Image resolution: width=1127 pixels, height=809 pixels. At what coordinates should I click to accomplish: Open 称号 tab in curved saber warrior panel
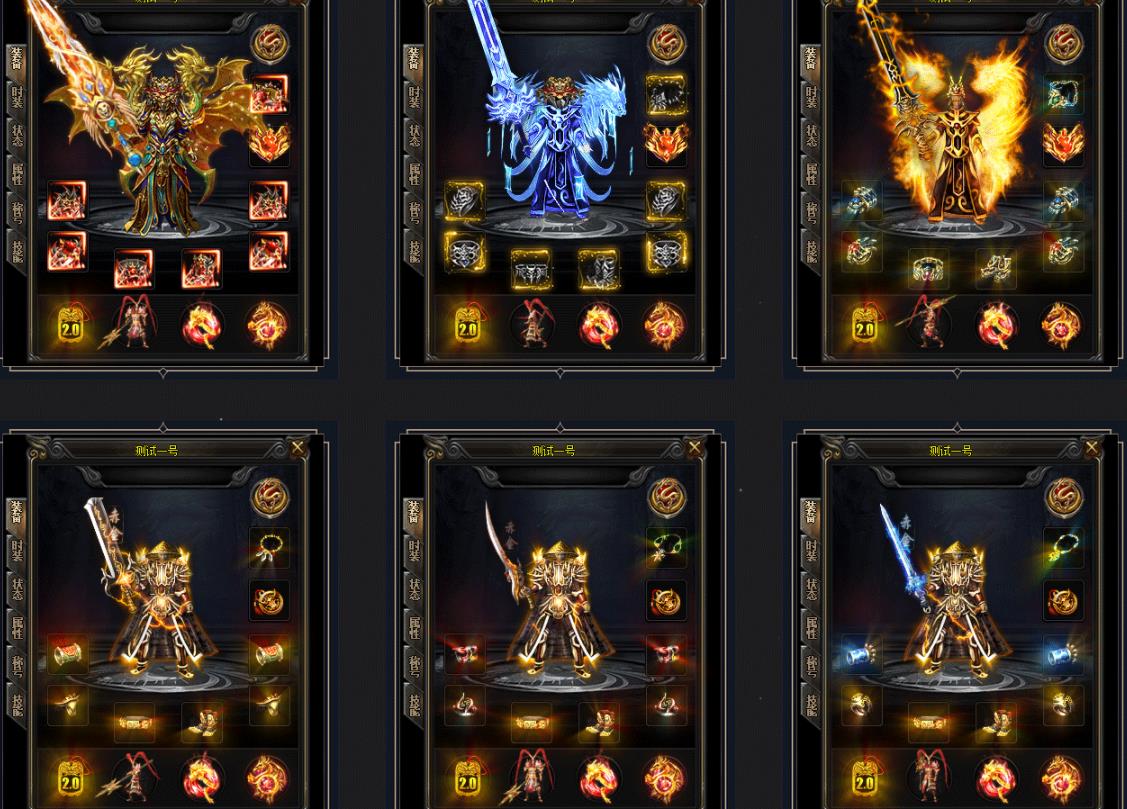(x=414, y=665)
